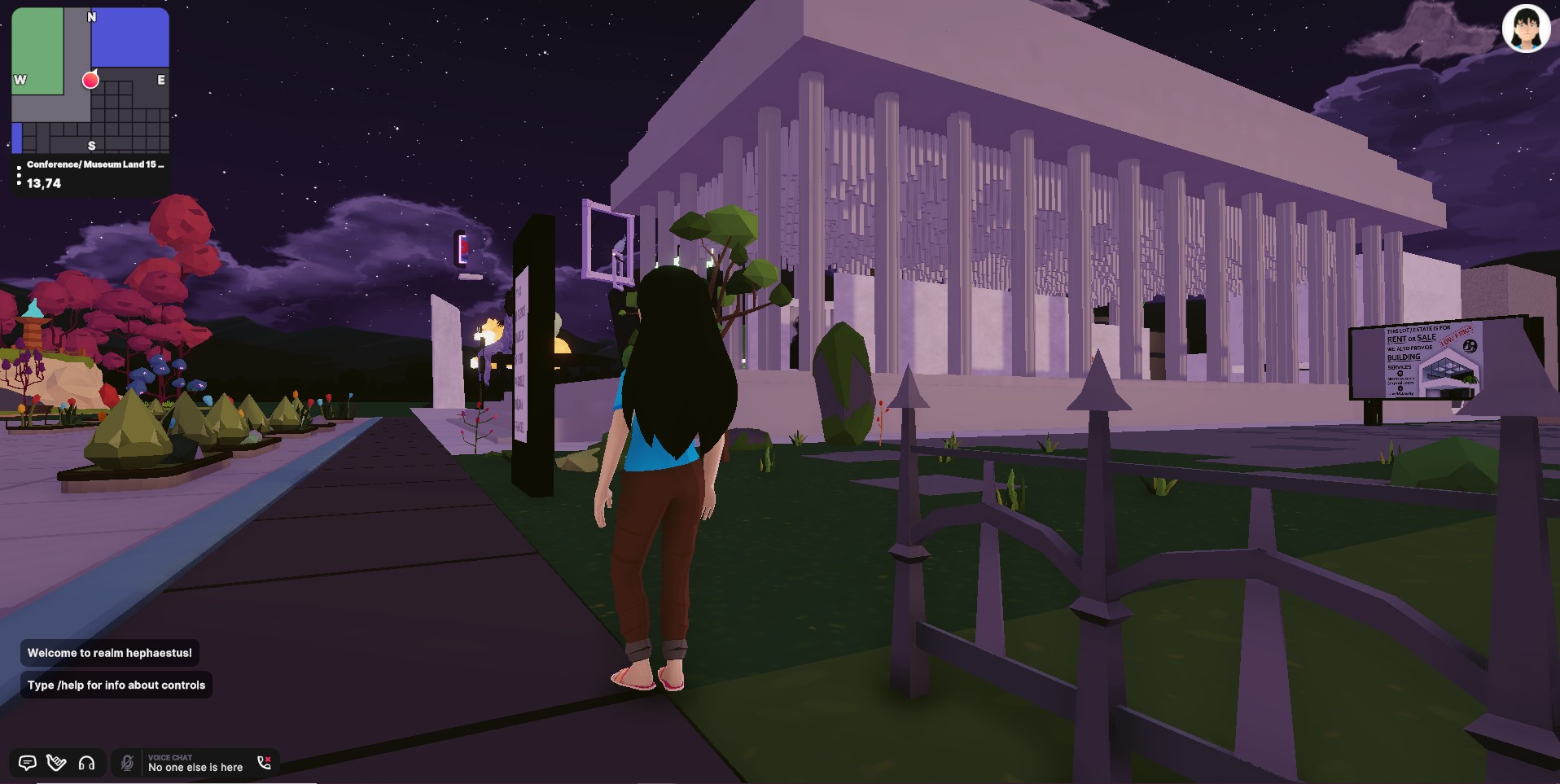The image size is (1560, 784).
Task: Open the three-dot scene options menu
Action: 19,175
